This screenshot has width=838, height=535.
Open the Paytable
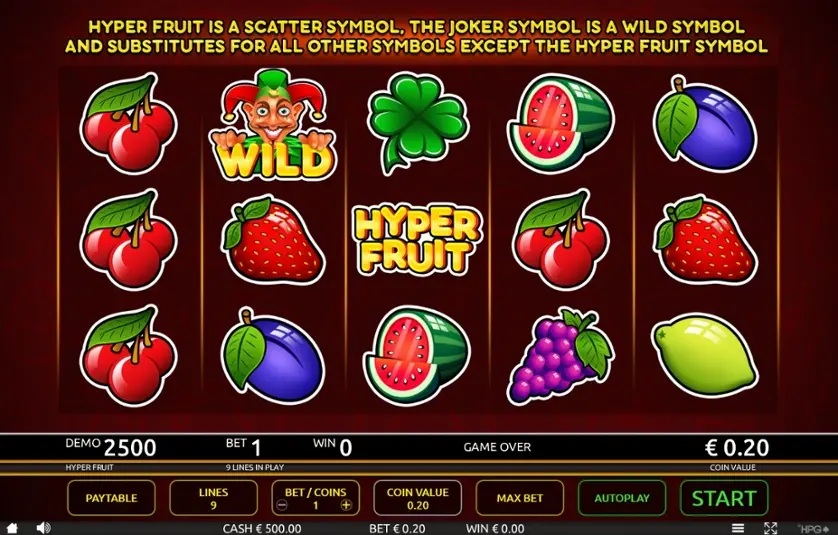click(111, 497)
